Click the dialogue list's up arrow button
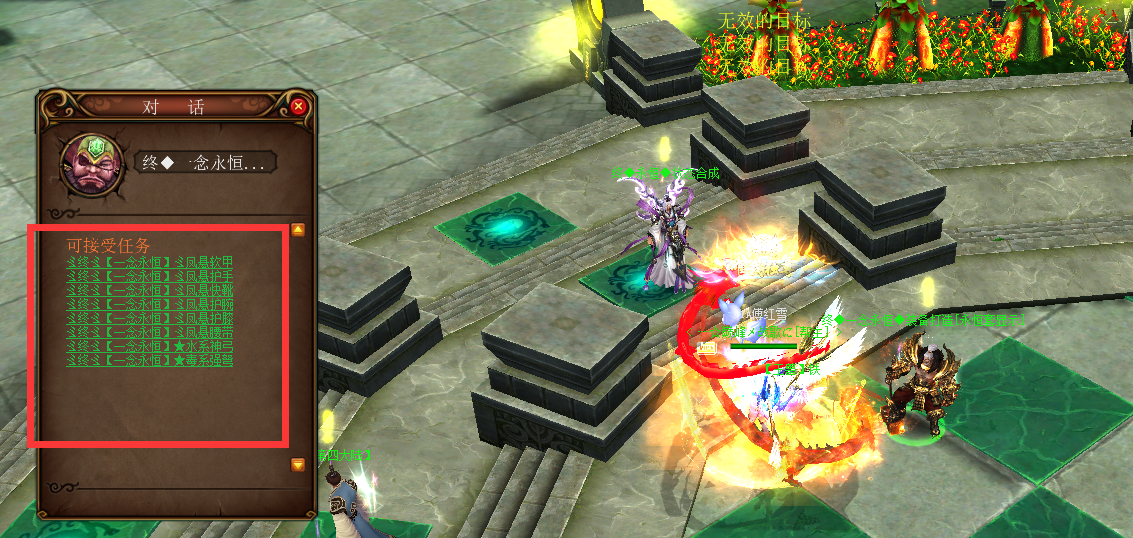The height and width of the screenshot is (538, 1133). tap(298, 230)
